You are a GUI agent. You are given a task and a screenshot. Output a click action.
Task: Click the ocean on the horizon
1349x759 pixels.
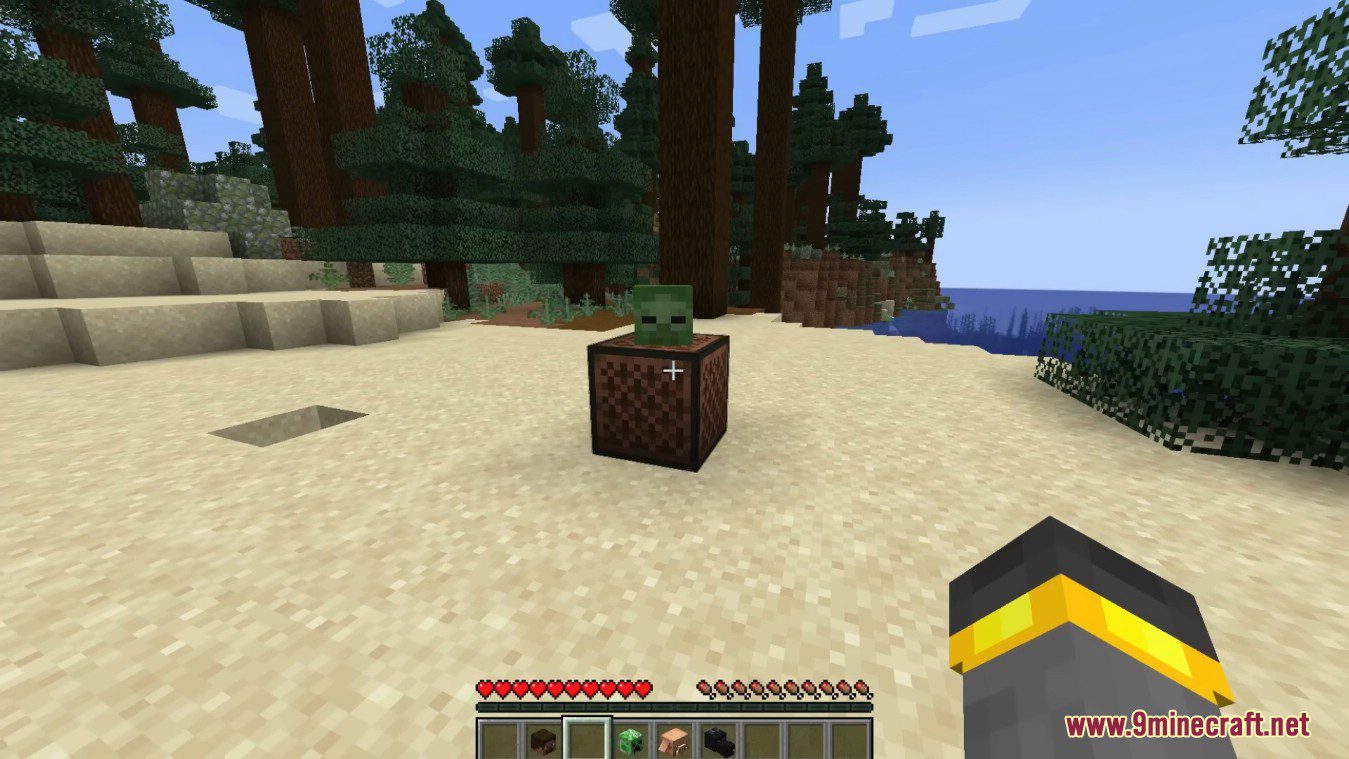point(1000,300)
